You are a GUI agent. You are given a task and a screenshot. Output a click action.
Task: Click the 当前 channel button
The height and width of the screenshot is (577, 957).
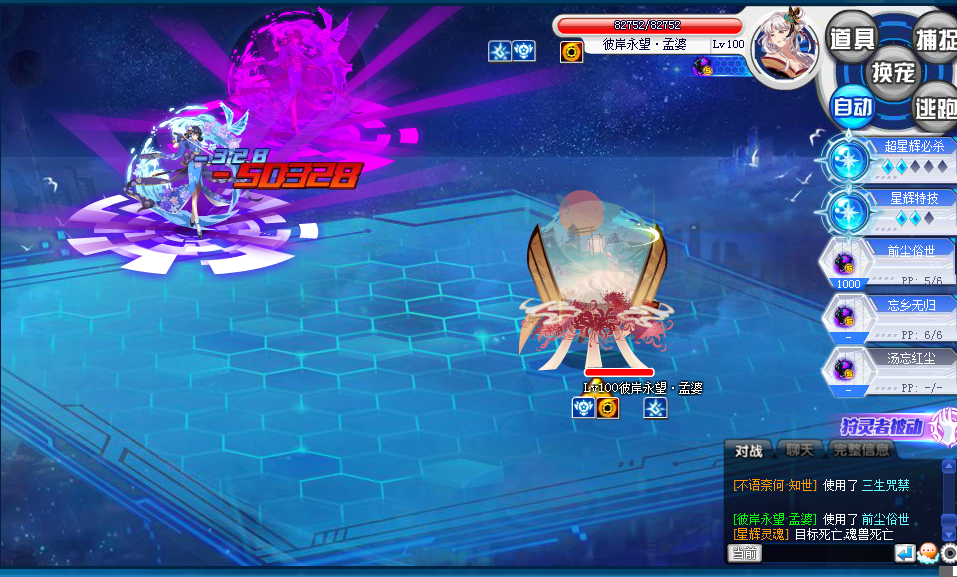pyautogui.click(x=744, y=553)
